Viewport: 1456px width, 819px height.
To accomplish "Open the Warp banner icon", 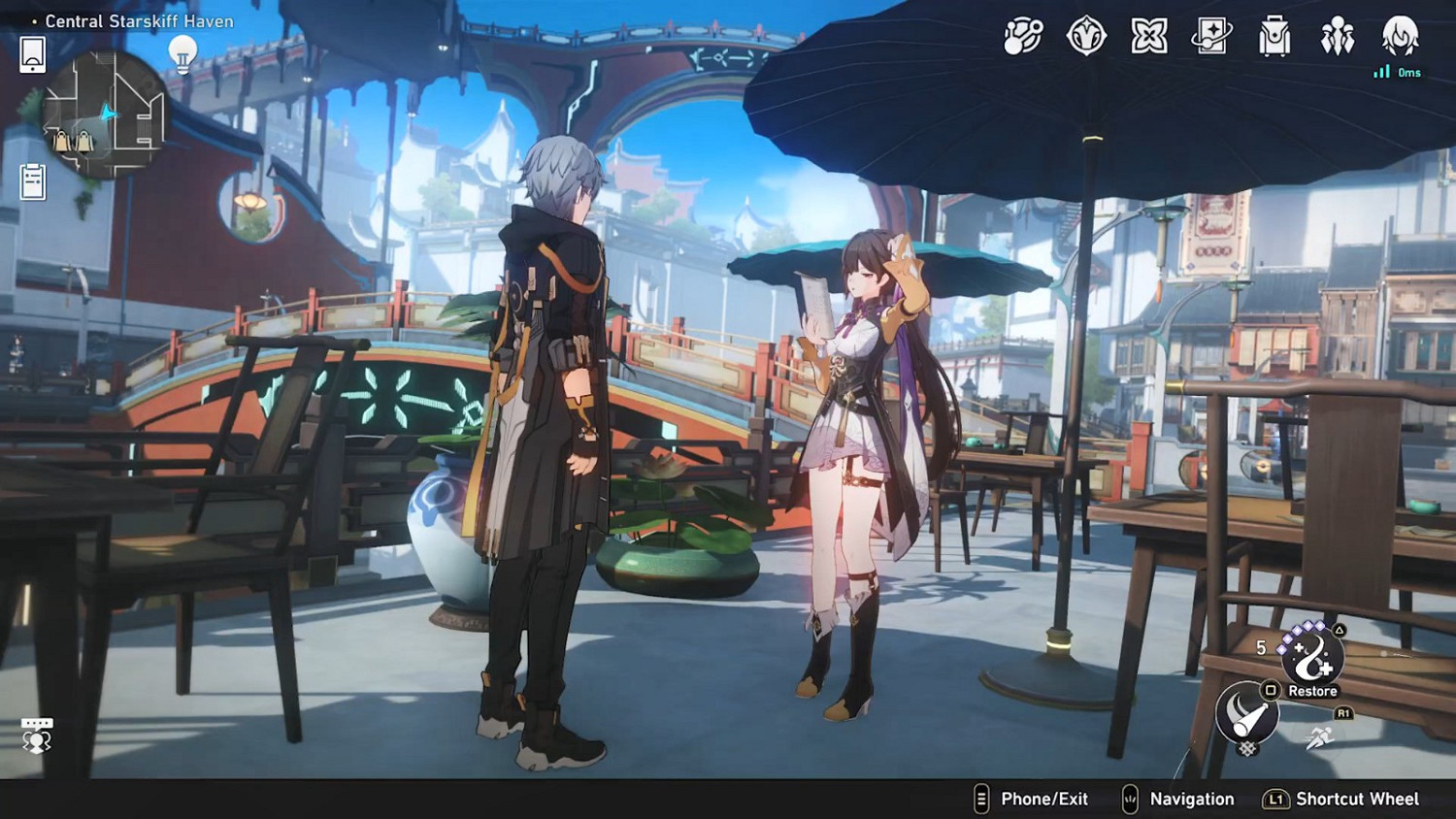I will pyautogui.click(x=1210, y=37).
